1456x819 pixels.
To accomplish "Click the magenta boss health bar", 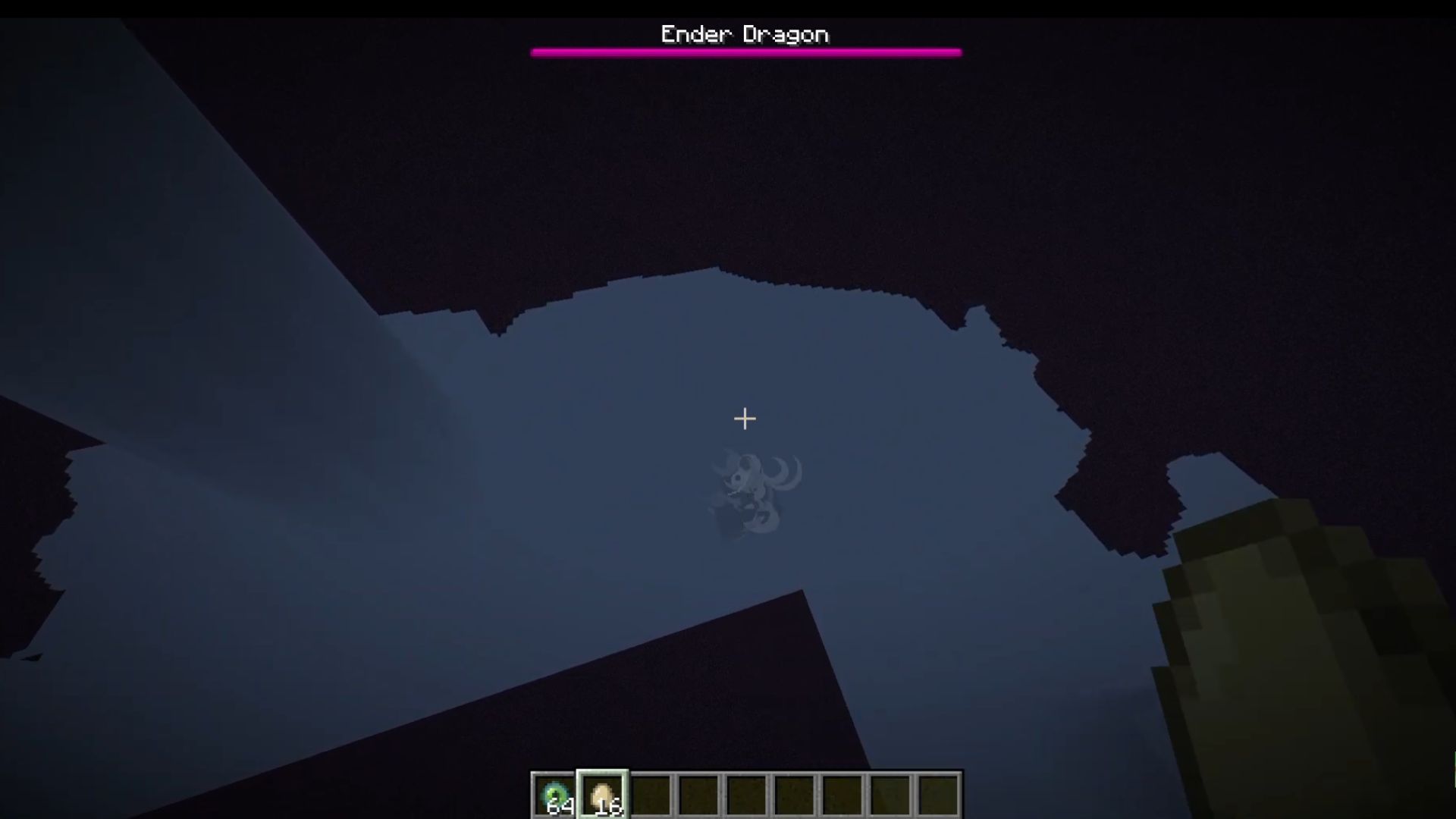I will [747, 52].
